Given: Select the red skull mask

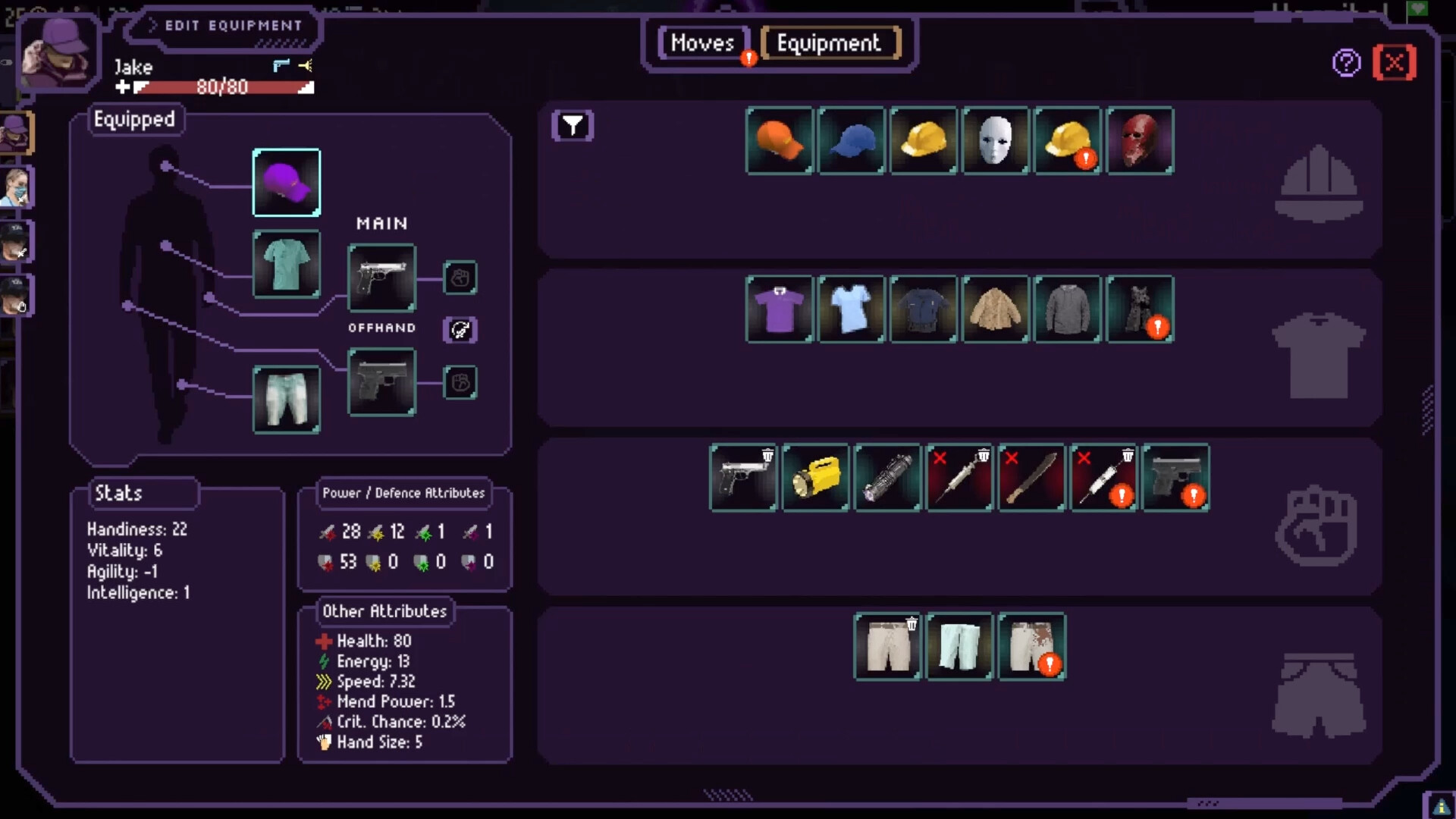Looking at the screenshot, I should coord(1141,140).
